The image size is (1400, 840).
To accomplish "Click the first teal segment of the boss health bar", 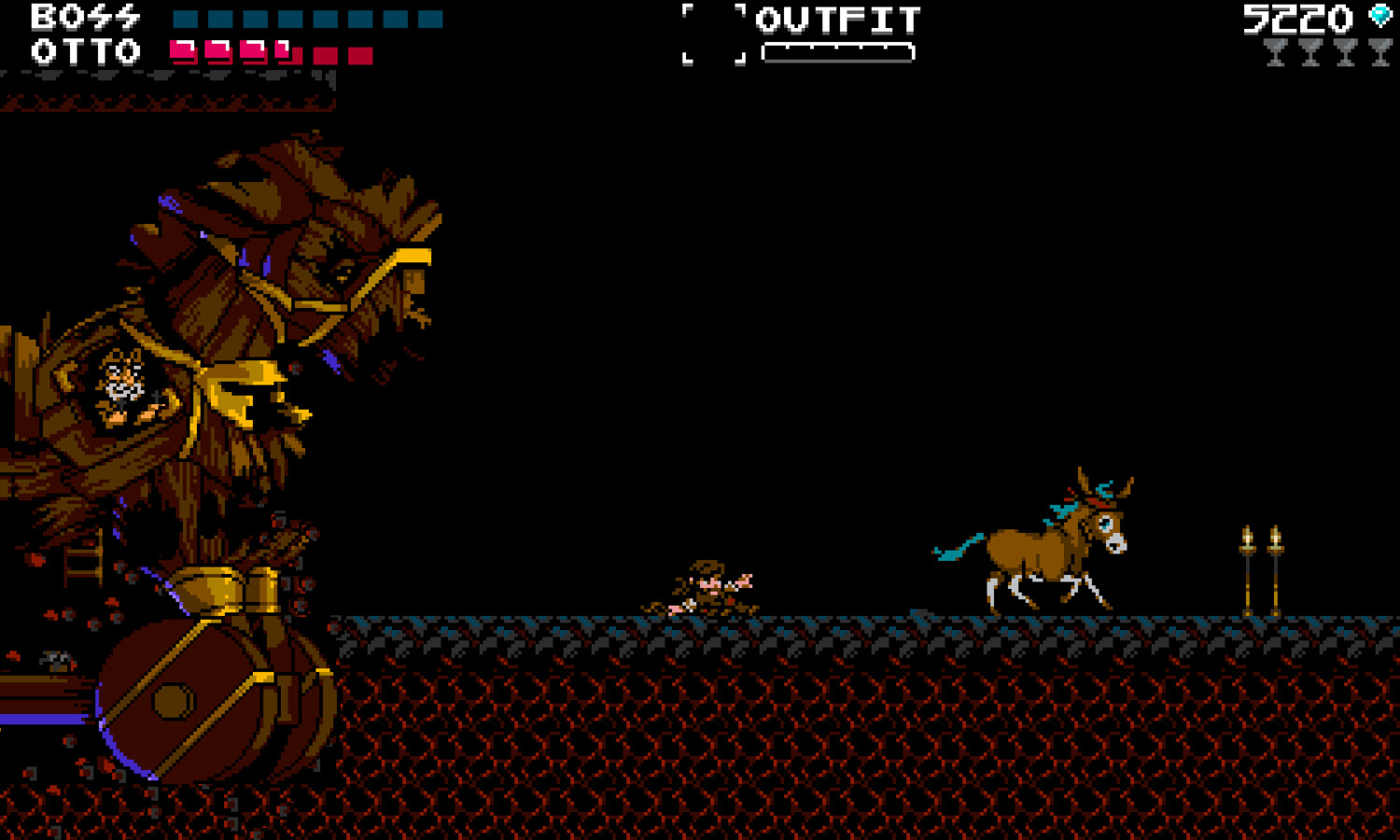I will [x=186, y=16].
